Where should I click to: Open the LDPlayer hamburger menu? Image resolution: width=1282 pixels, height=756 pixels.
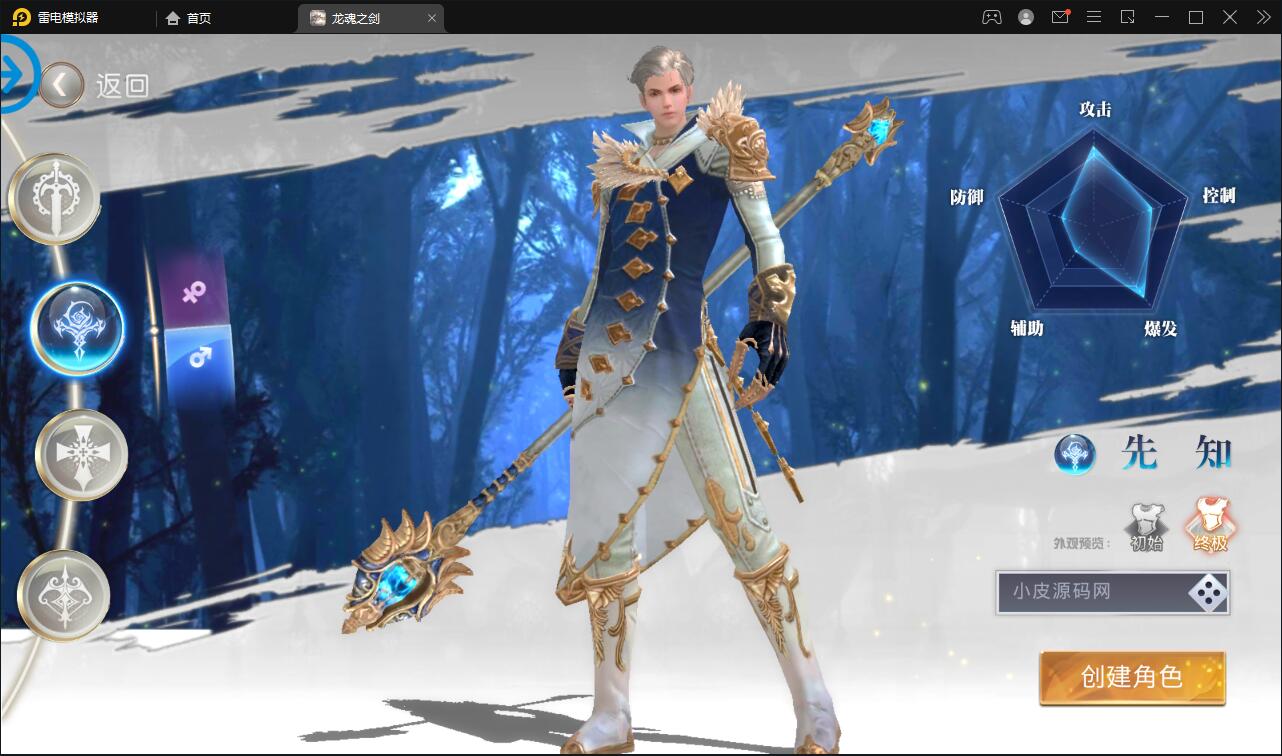point(1094,17)
